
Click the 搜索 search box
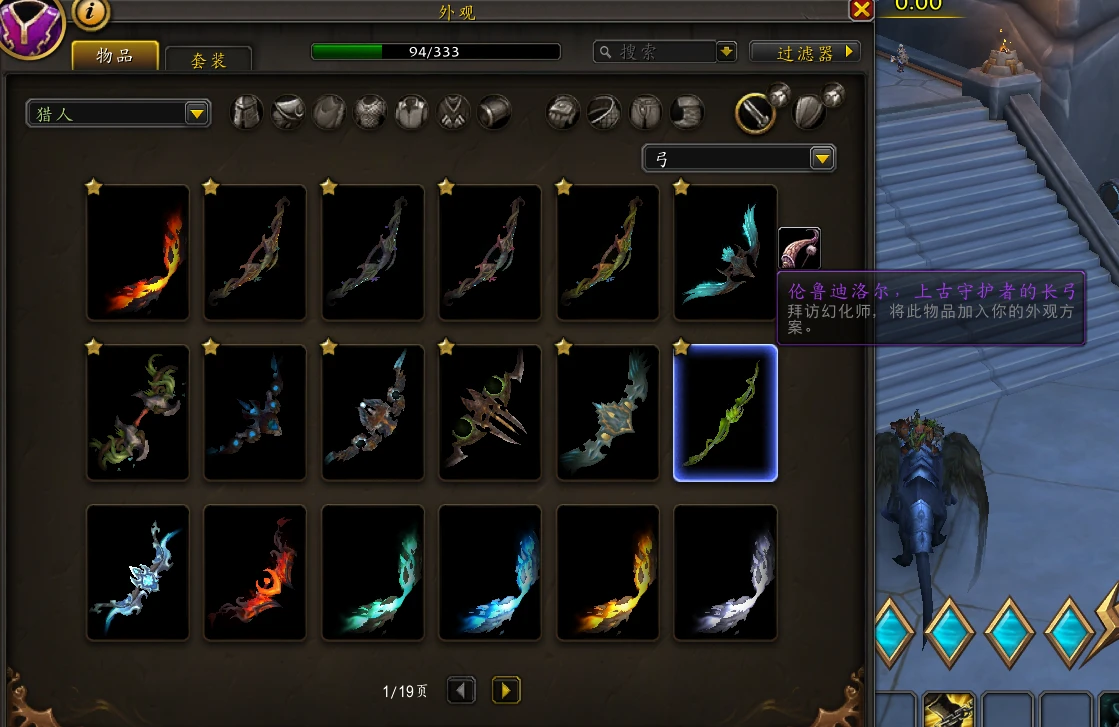click(655, 51)
